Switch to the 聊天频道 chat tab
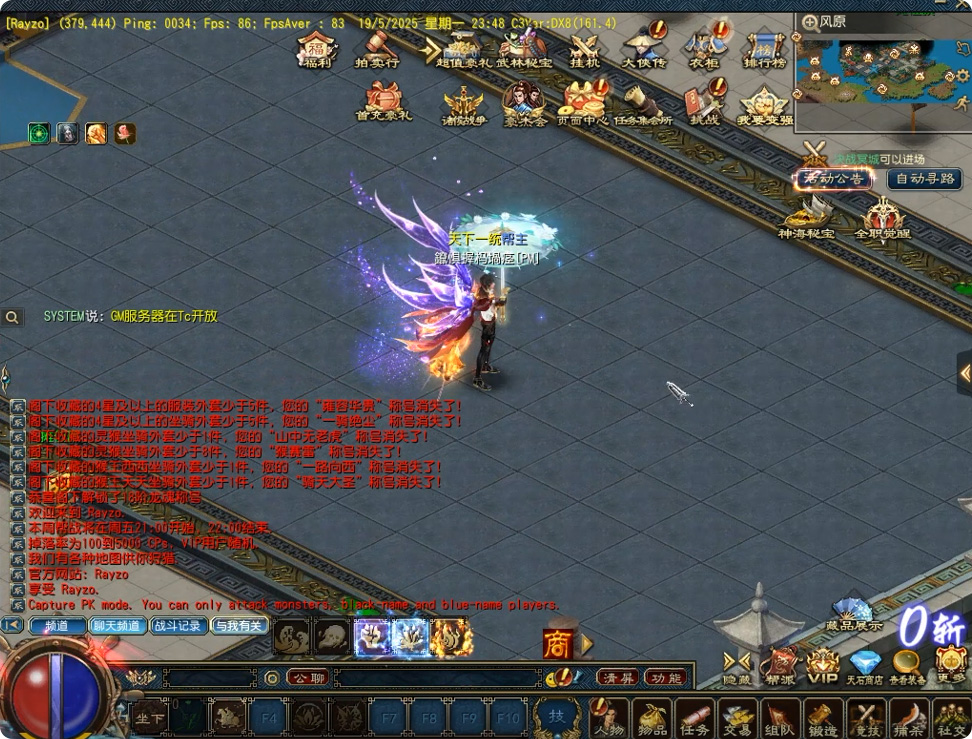 pos(118,626)
